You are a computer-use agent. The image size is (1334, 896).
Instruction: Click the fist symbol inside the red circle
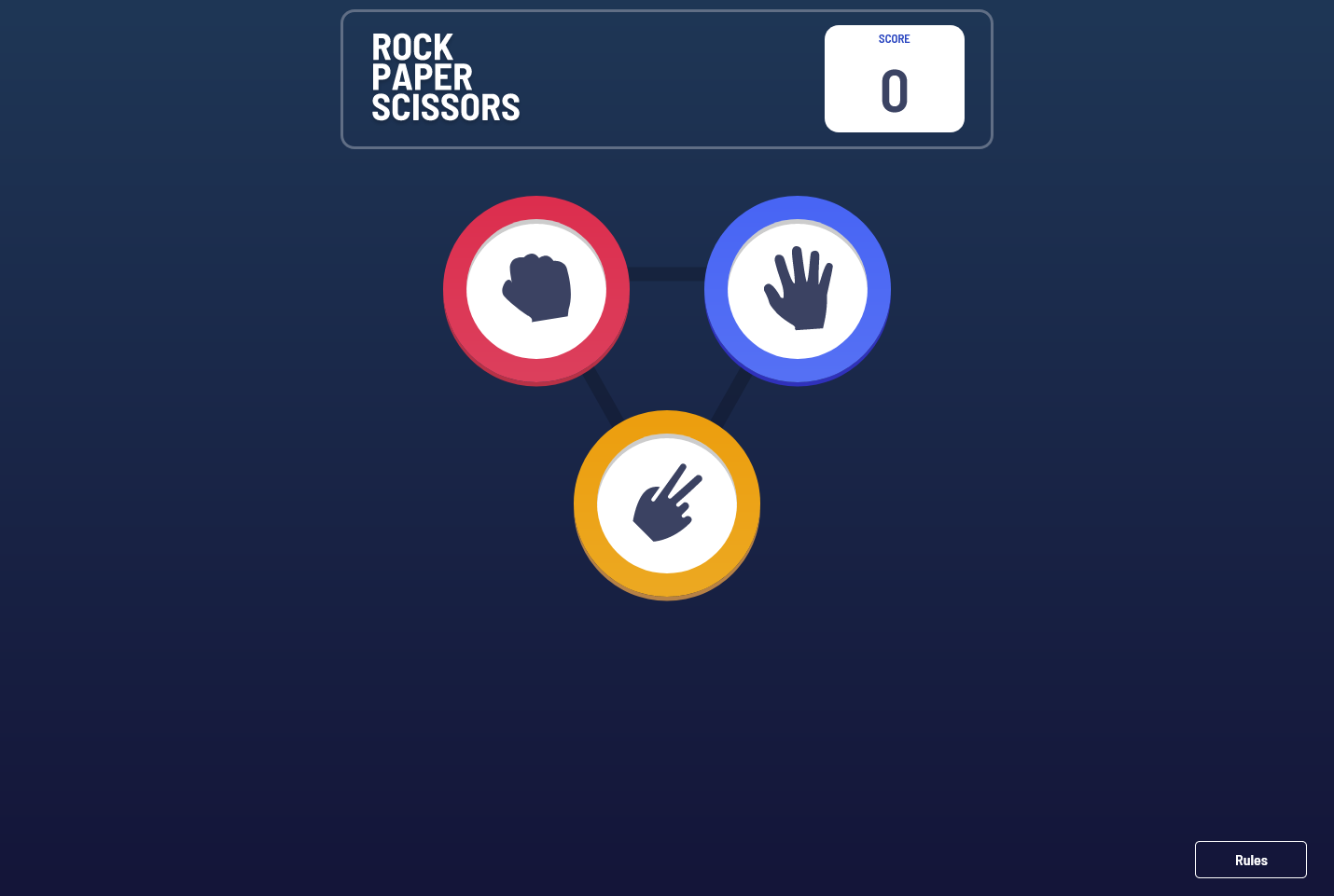point(536,290)
